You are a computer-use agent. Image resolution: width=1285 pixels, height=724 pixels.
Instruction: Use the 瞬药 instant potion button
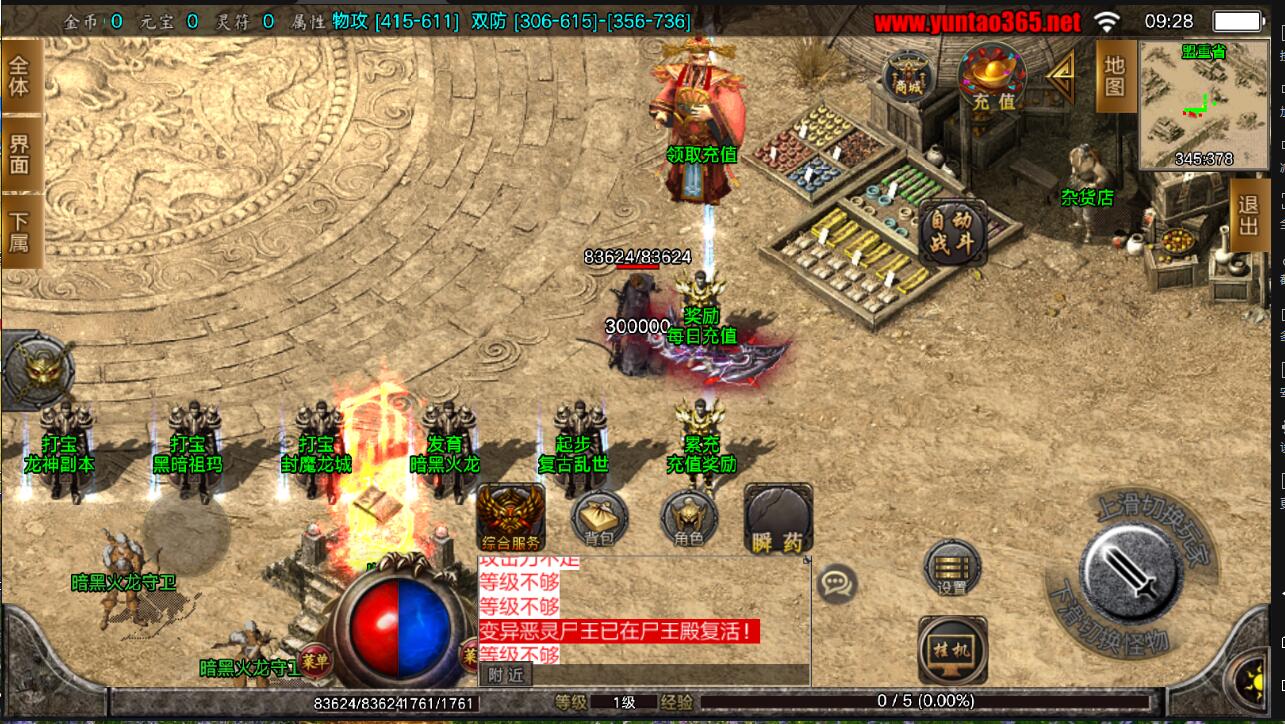[778, 518]
